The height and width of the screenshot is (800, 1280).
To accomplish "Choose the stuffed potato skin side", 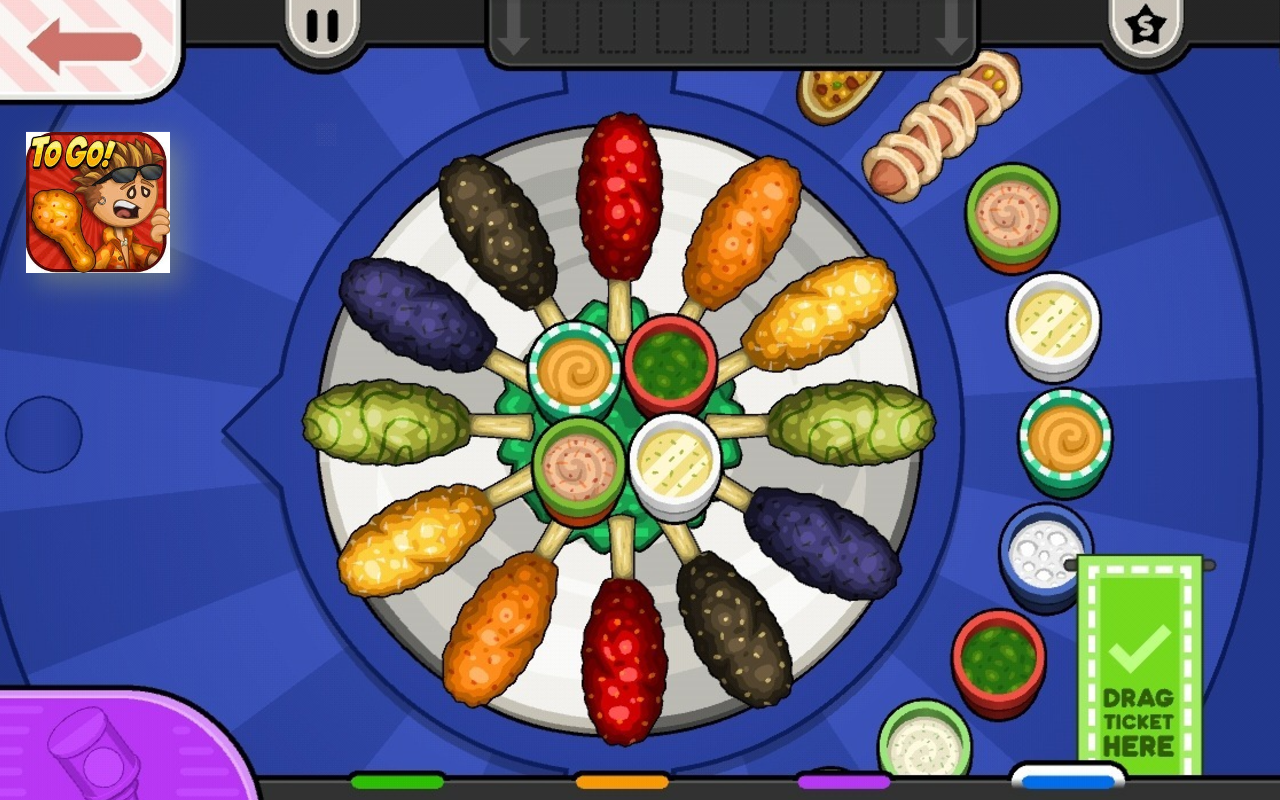I will pos(838,93).
